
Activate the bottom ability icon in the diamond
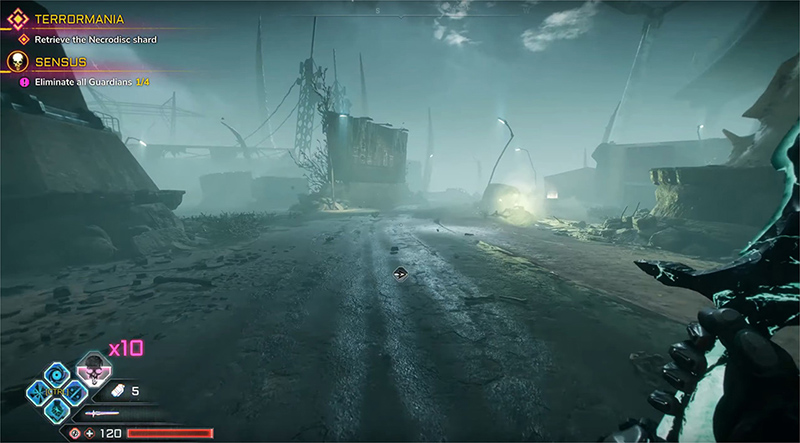(57, 410)
